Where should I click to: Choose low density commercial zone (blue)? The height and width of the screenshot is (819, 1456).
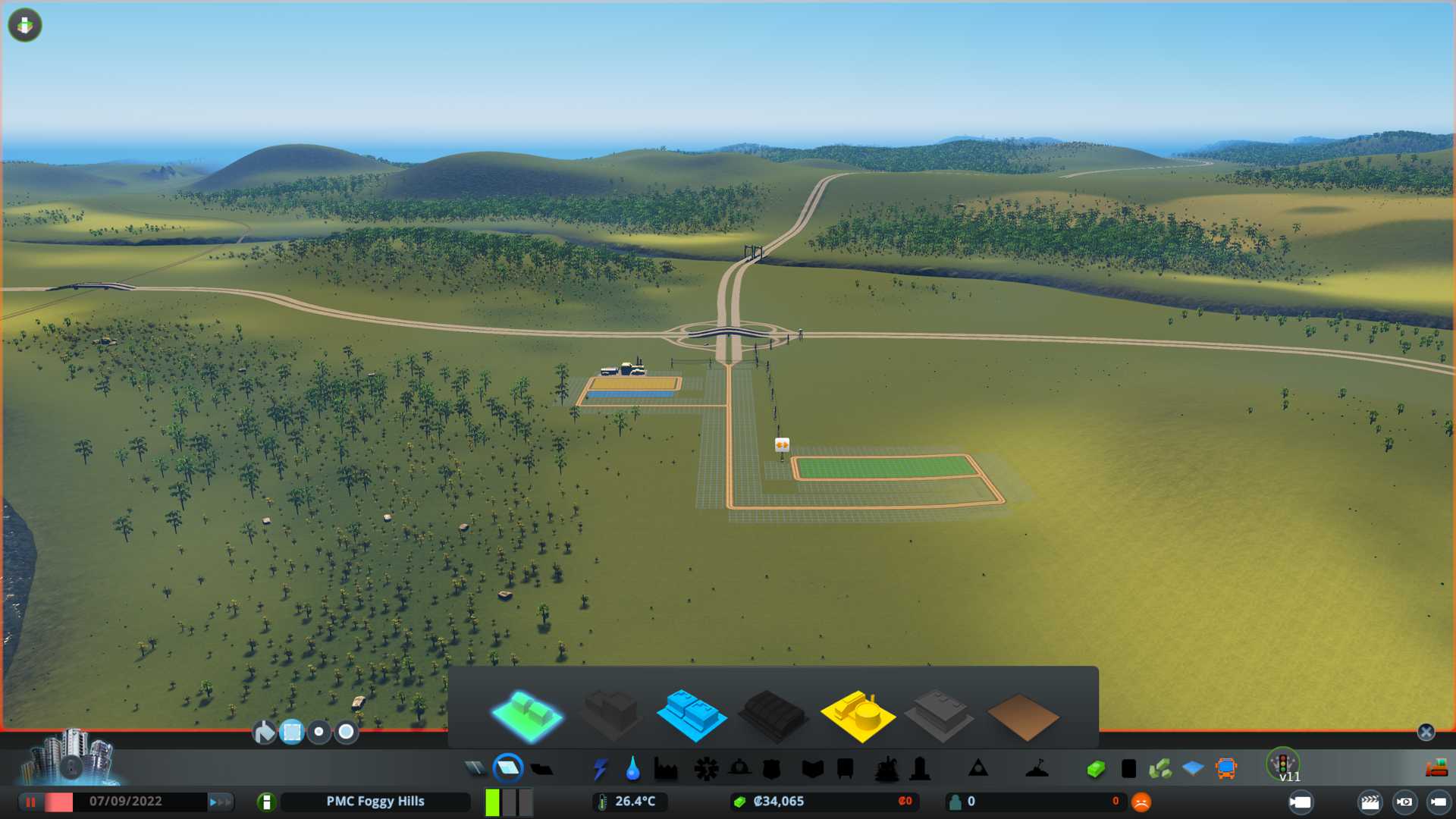click(691, 715)
